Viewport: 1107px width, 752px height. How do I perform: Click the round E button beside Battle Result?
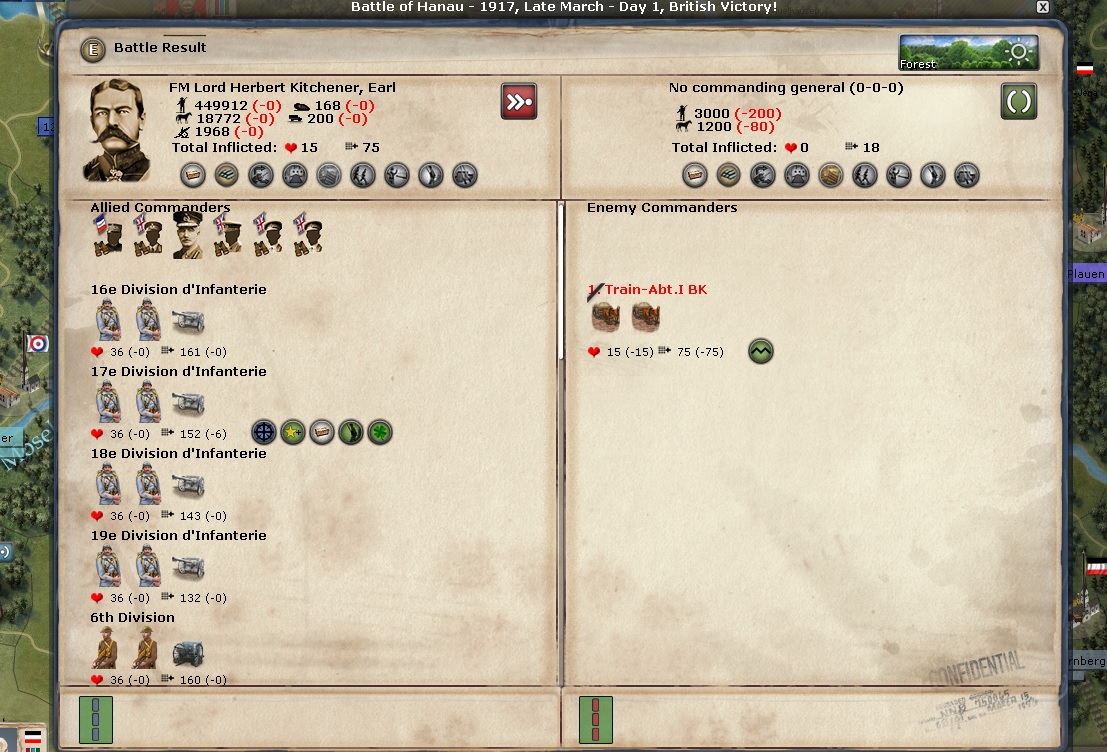click(x=93, y=48)
